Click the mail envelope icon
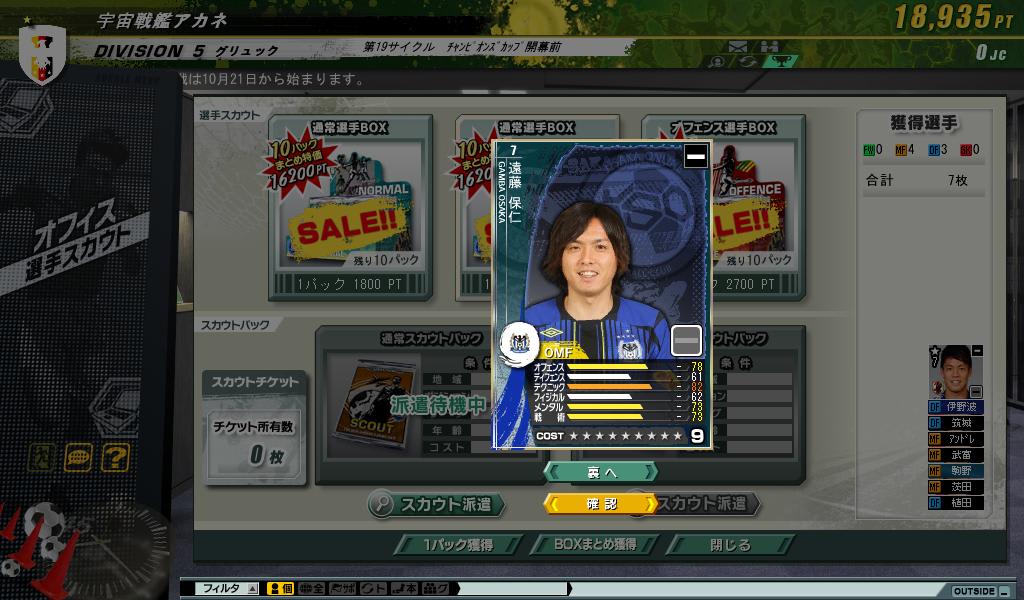 (x=738, y=46)
